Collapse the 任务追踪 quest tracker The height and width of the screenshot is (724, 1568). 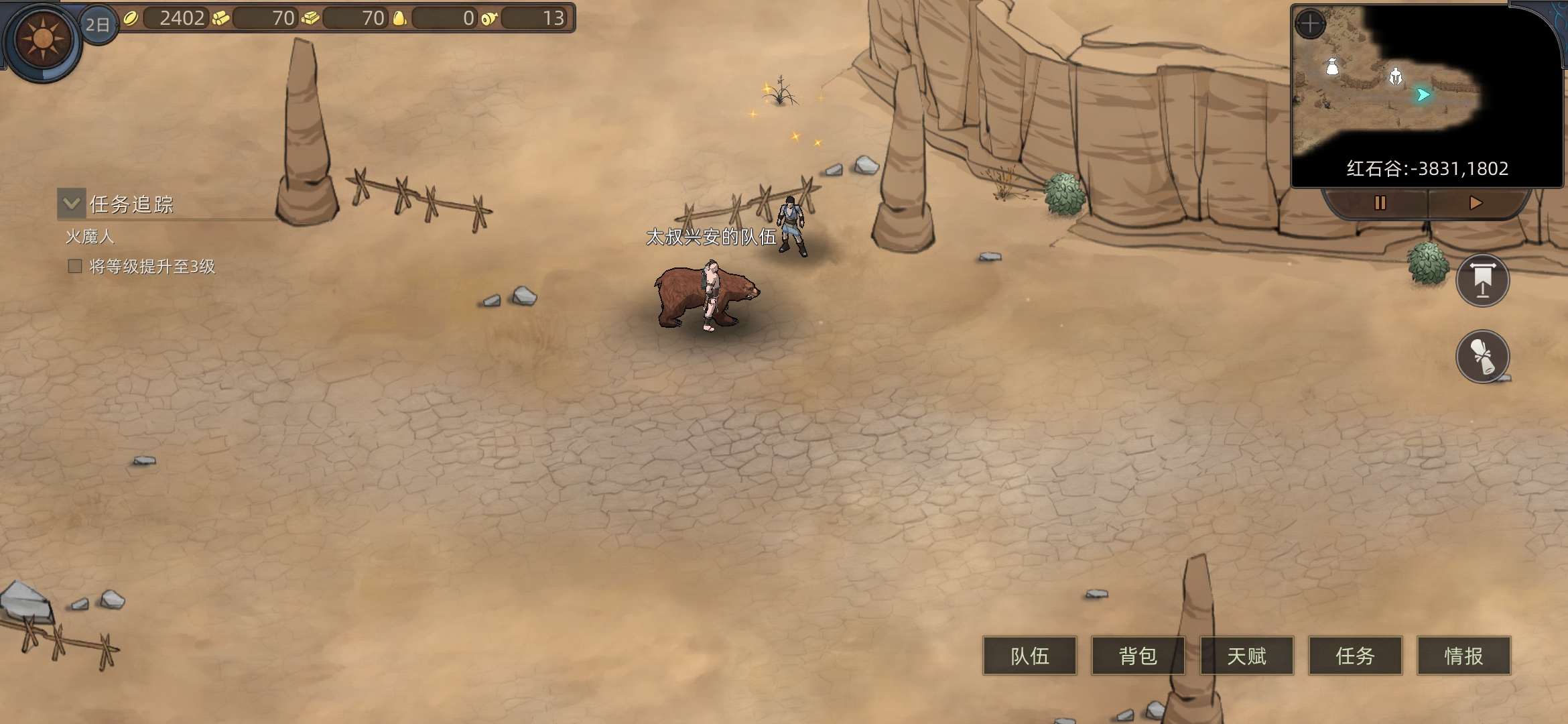coord(72,203)
